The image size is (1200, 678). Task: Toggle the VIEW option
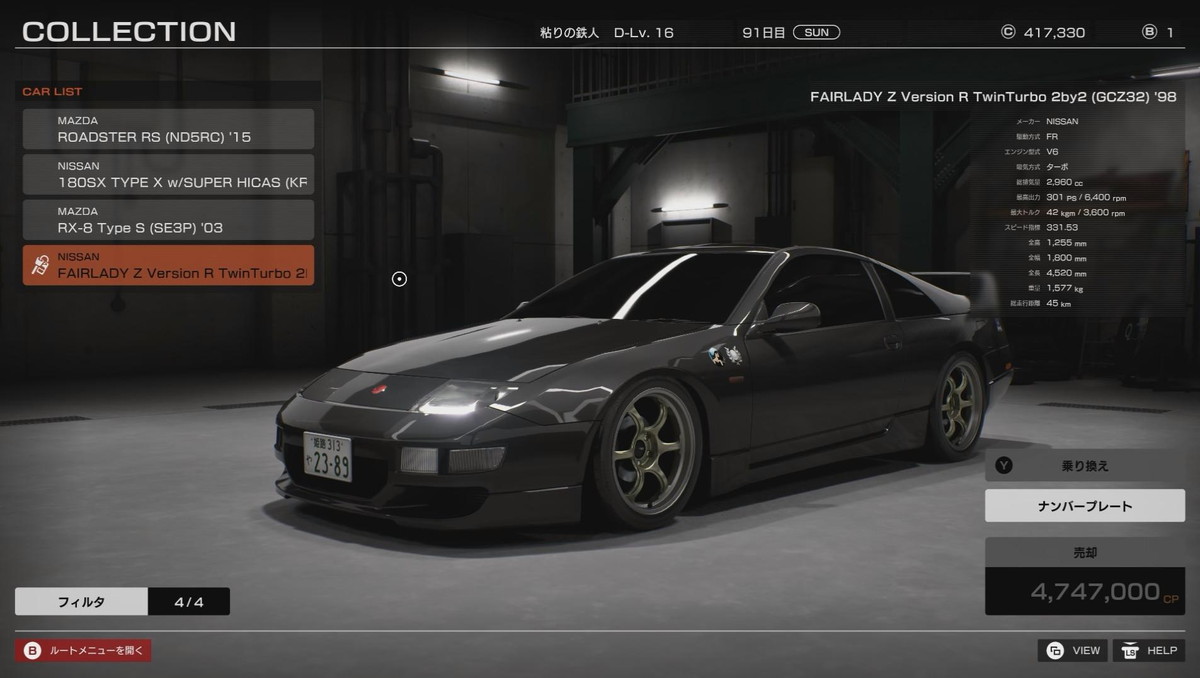click(x=1073, y=651)
